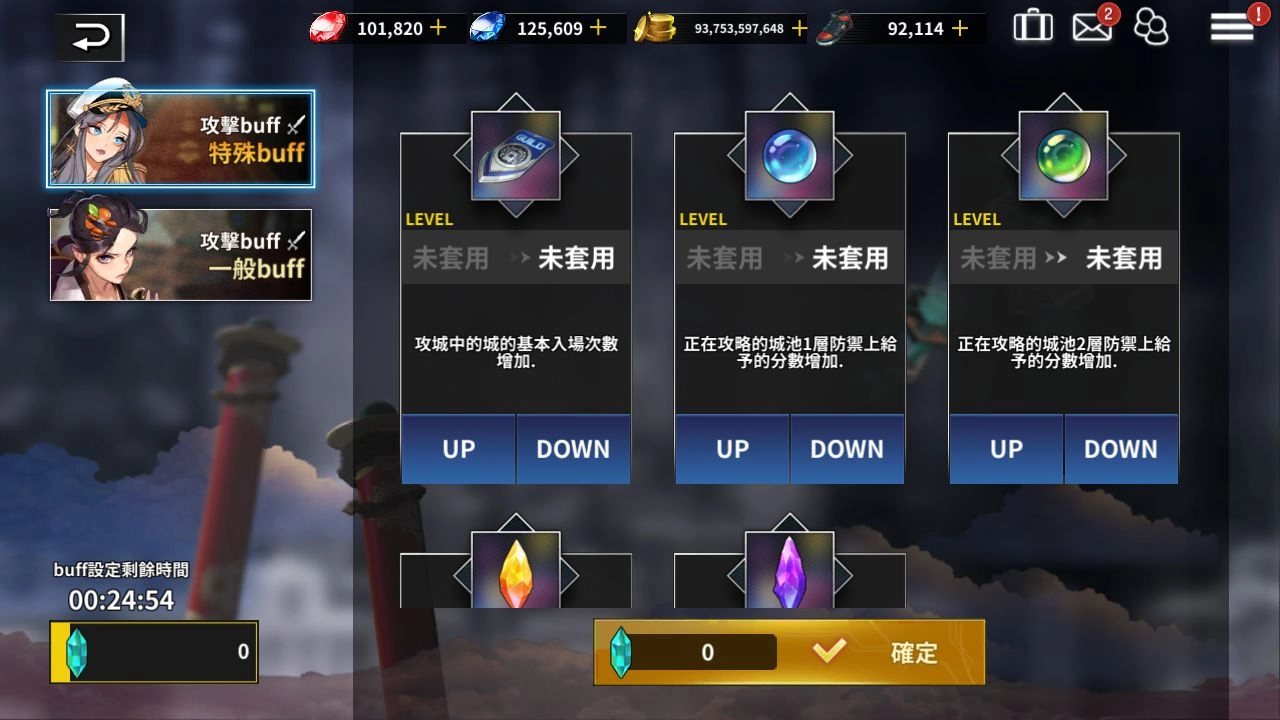Buy more gold coins with the plus
The image size is (1280, 720).
tap(799, 28)
